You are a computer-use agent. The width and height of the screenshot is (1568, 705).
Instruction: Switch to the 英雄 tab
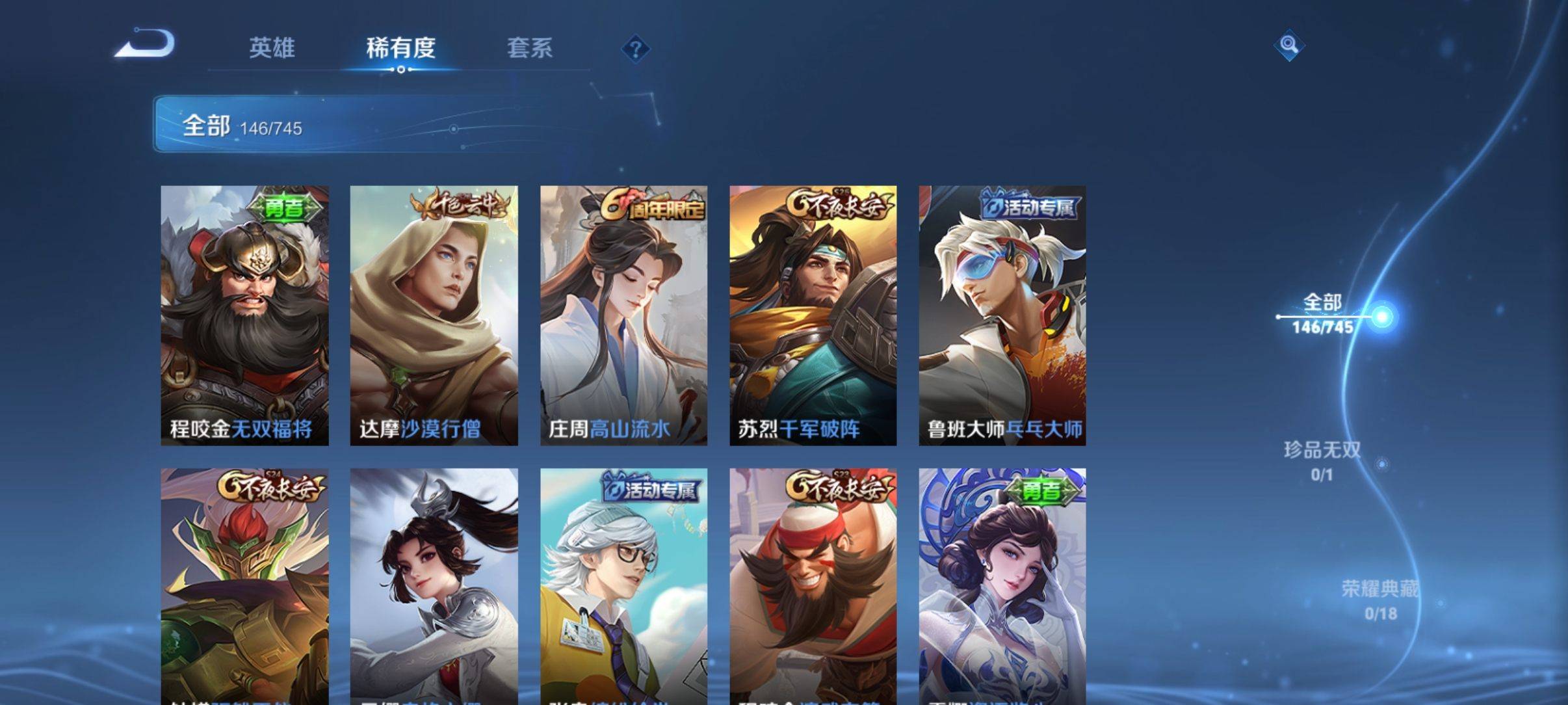point(272,48)
